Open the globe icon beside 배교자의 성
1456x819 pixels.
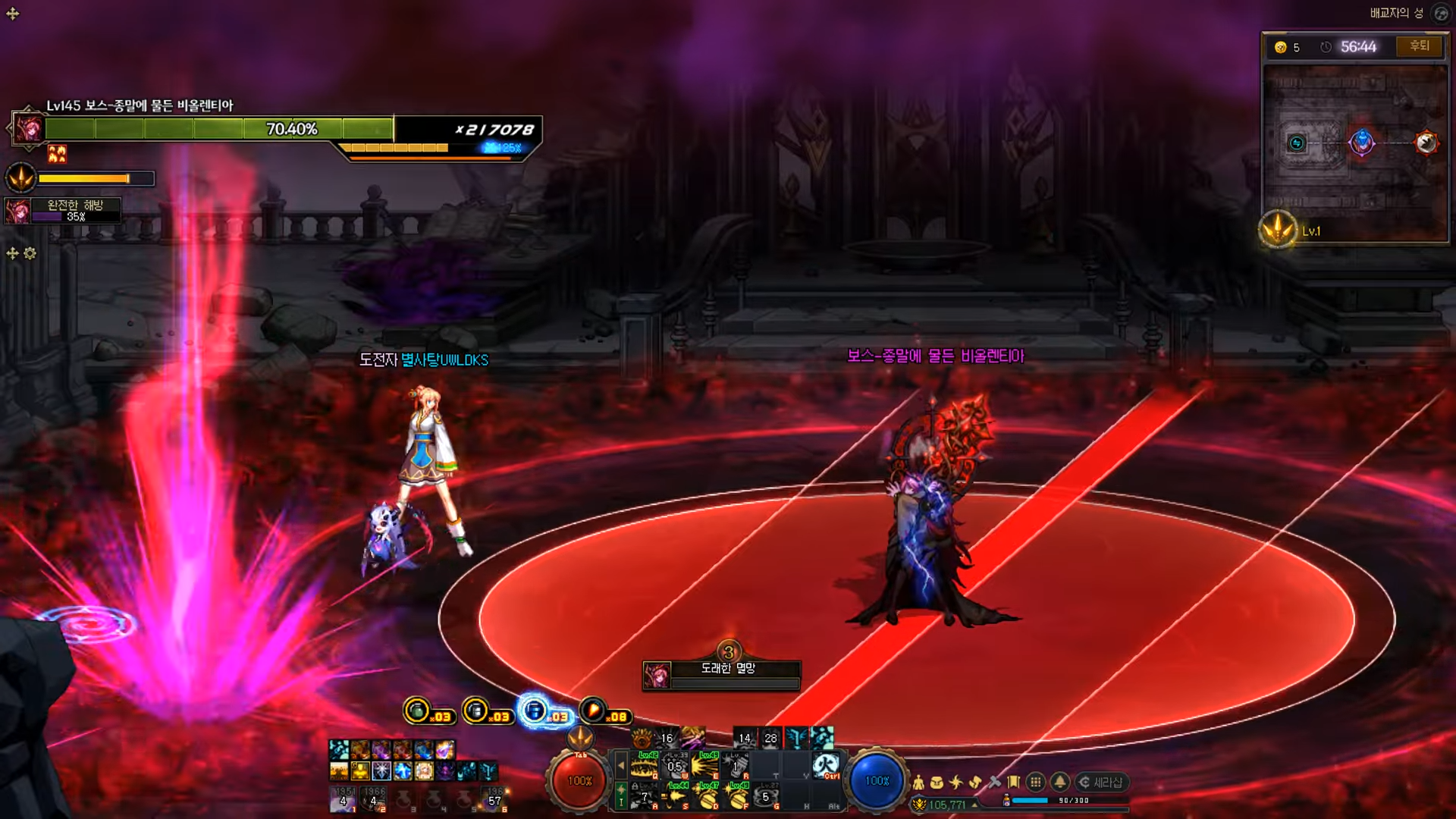(1440, 13)
